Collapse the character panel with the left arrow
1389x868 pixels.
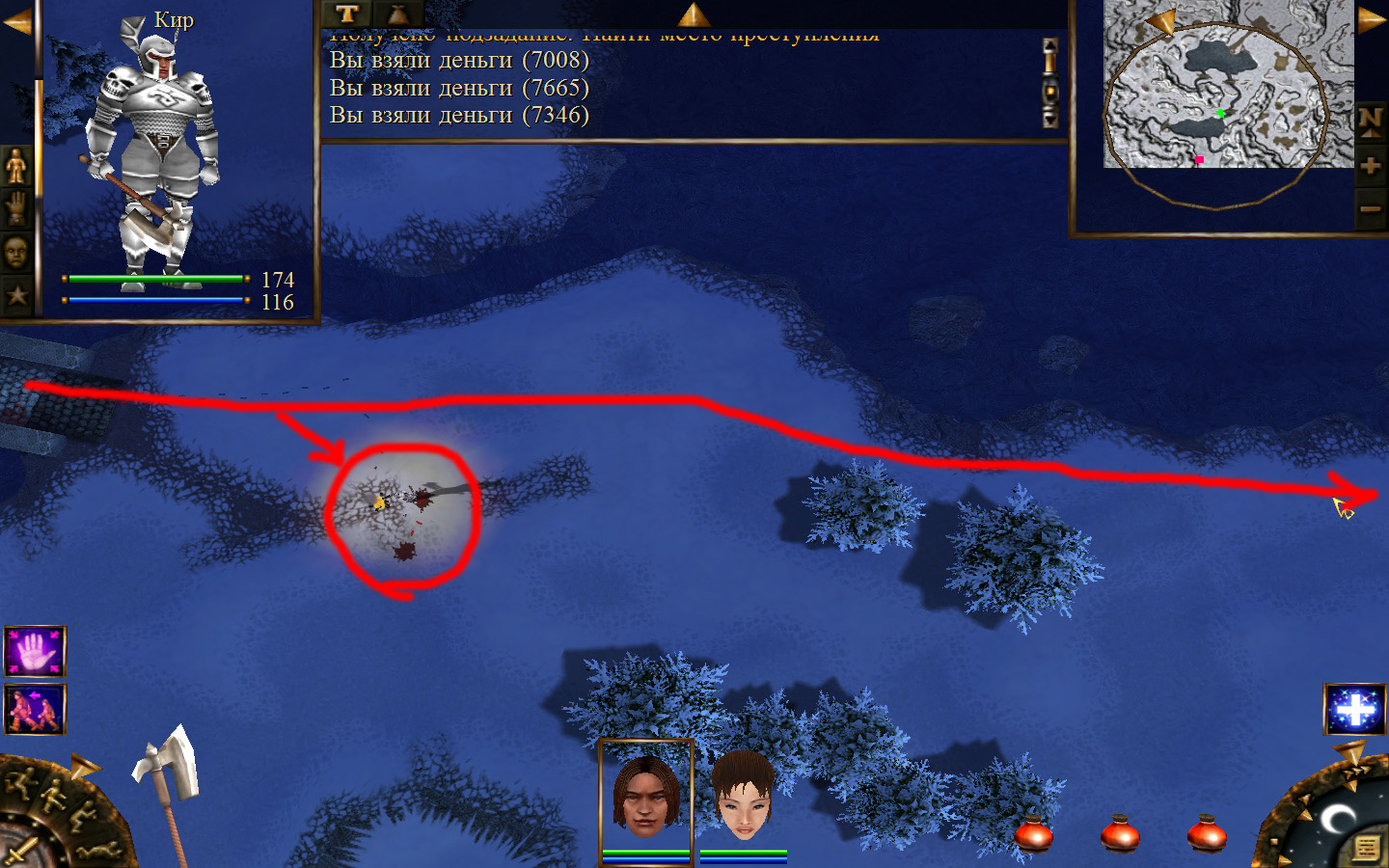[x=16, y=22]
